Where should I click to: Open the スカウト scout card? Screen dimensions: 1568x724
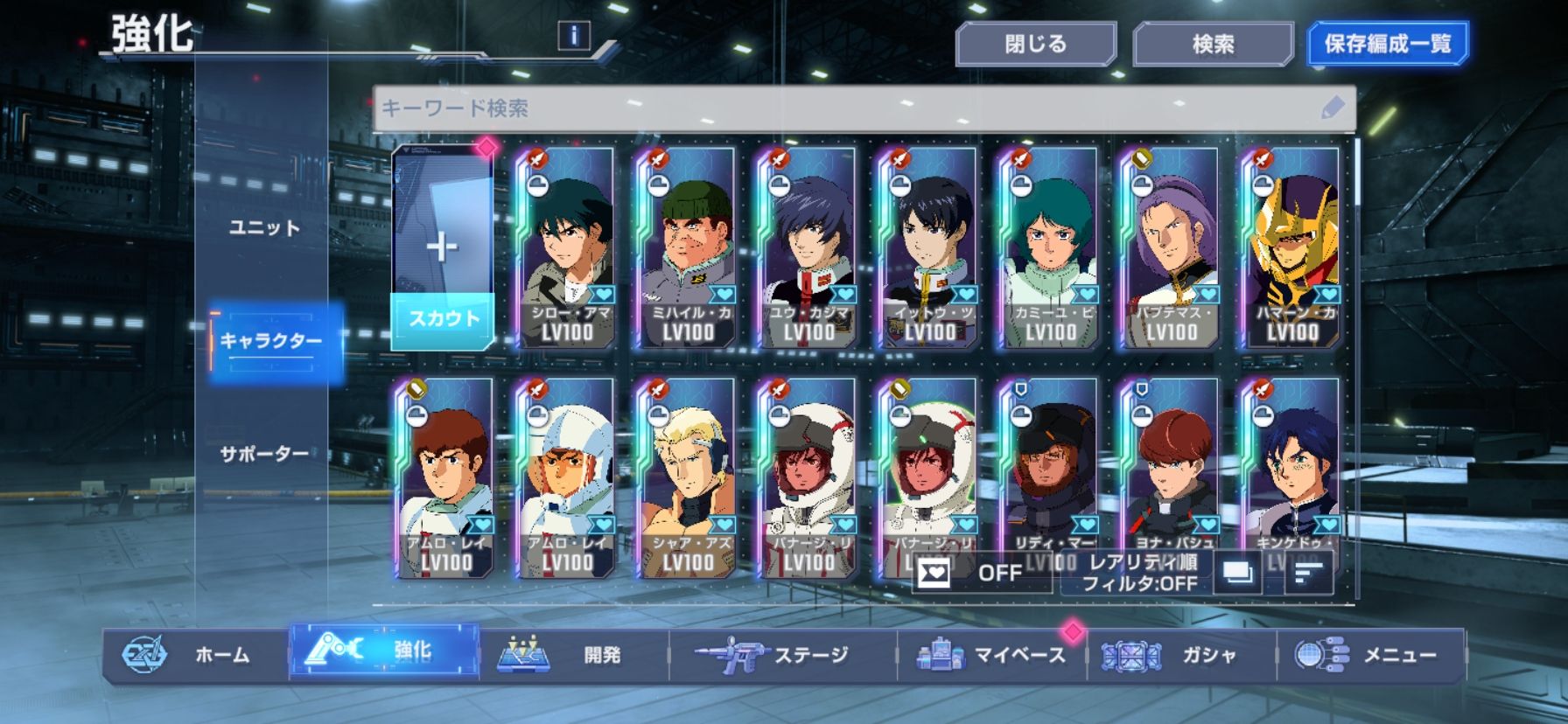click(443, 249)
